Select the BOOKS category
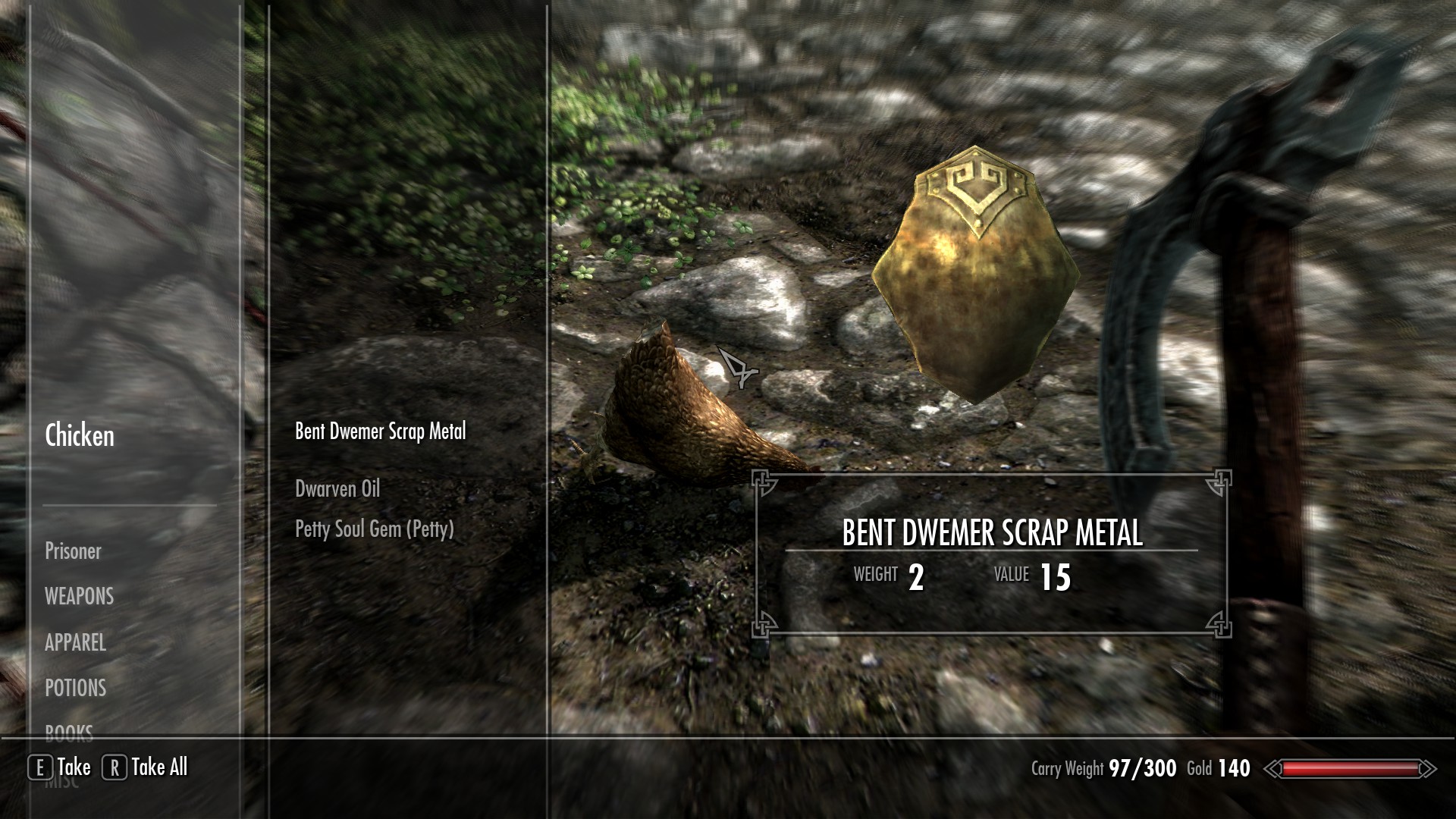1456x819 pixels. click(69, 731)
